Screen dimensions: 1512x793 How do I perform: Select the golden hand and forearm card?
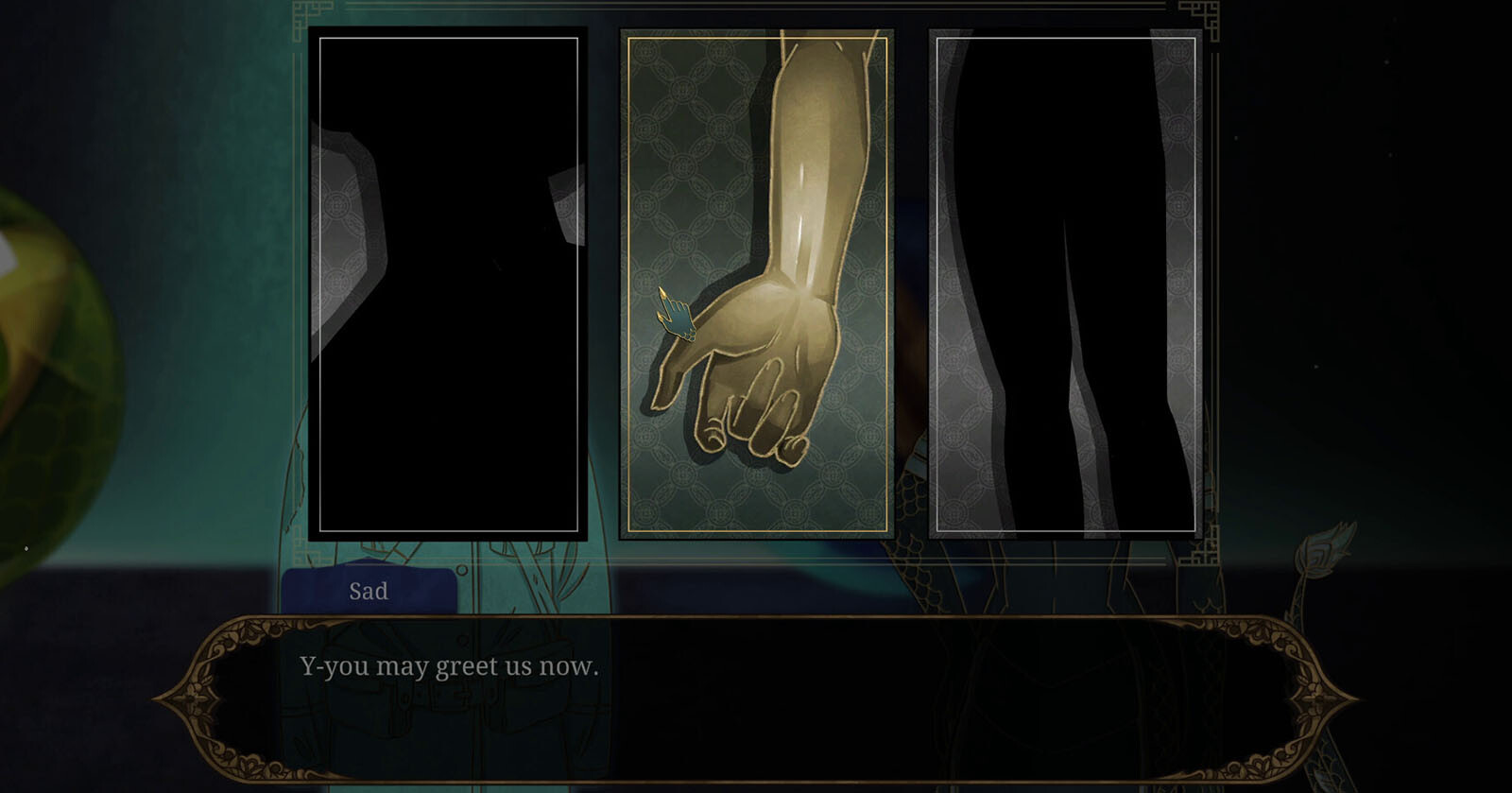756,284
